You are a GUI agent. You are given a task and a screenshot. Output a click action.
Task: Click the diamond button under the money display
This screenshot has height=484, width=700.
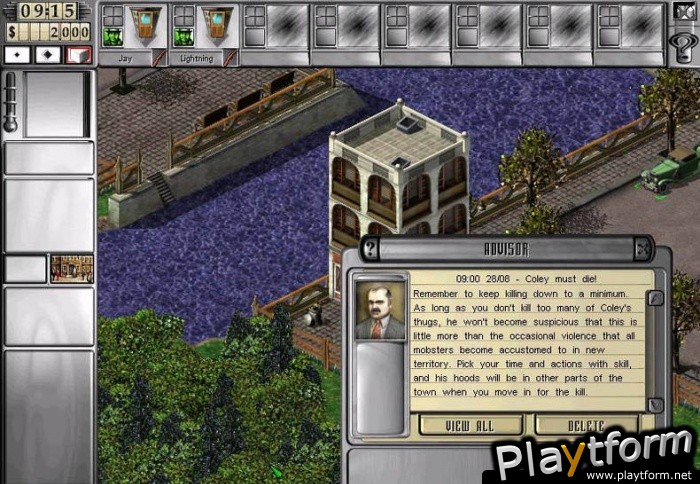point(48,54)
